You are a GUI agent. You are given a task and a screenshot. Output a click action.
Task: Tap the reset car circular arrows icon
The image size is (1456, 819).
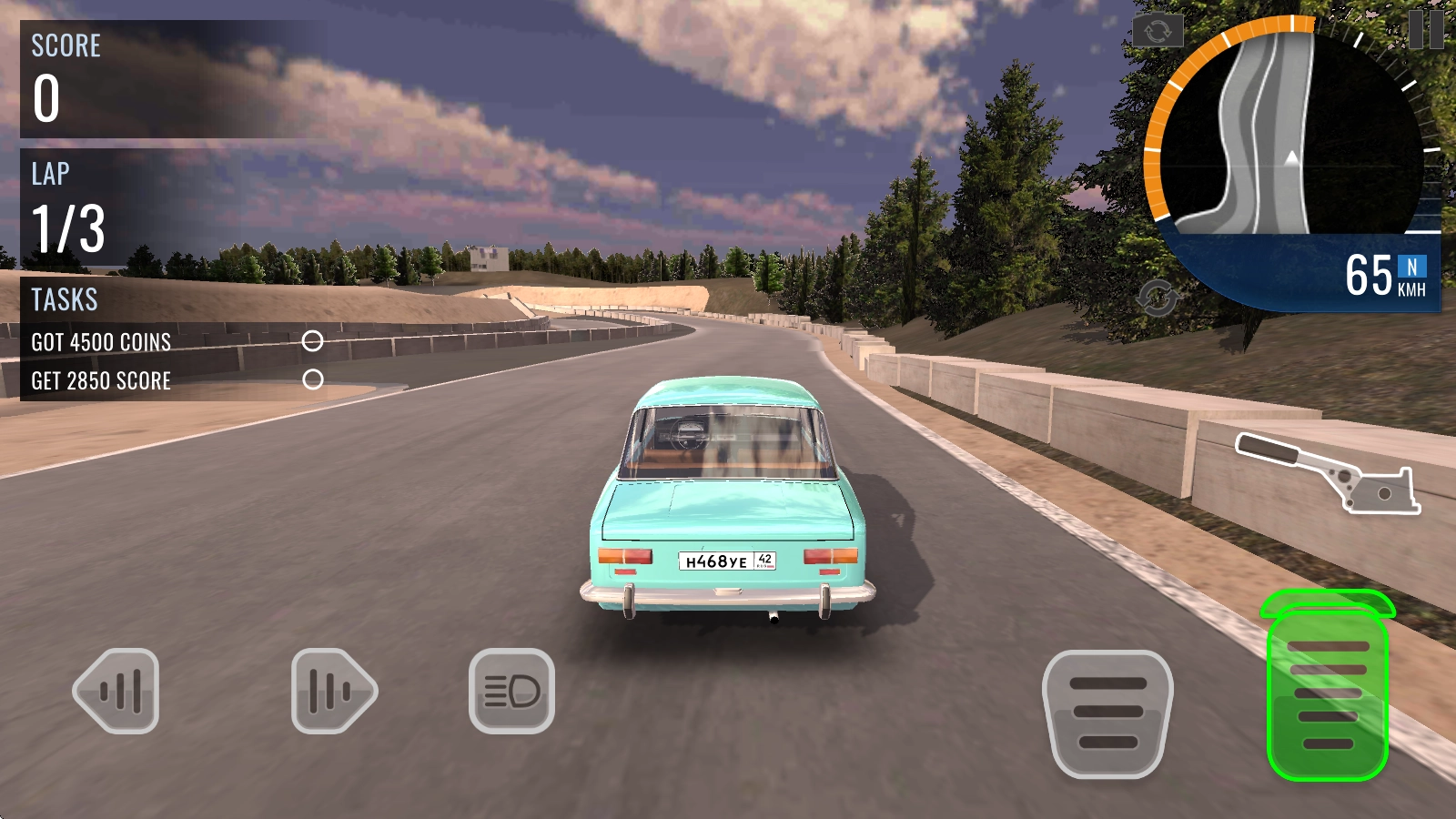coord(1157,298)
